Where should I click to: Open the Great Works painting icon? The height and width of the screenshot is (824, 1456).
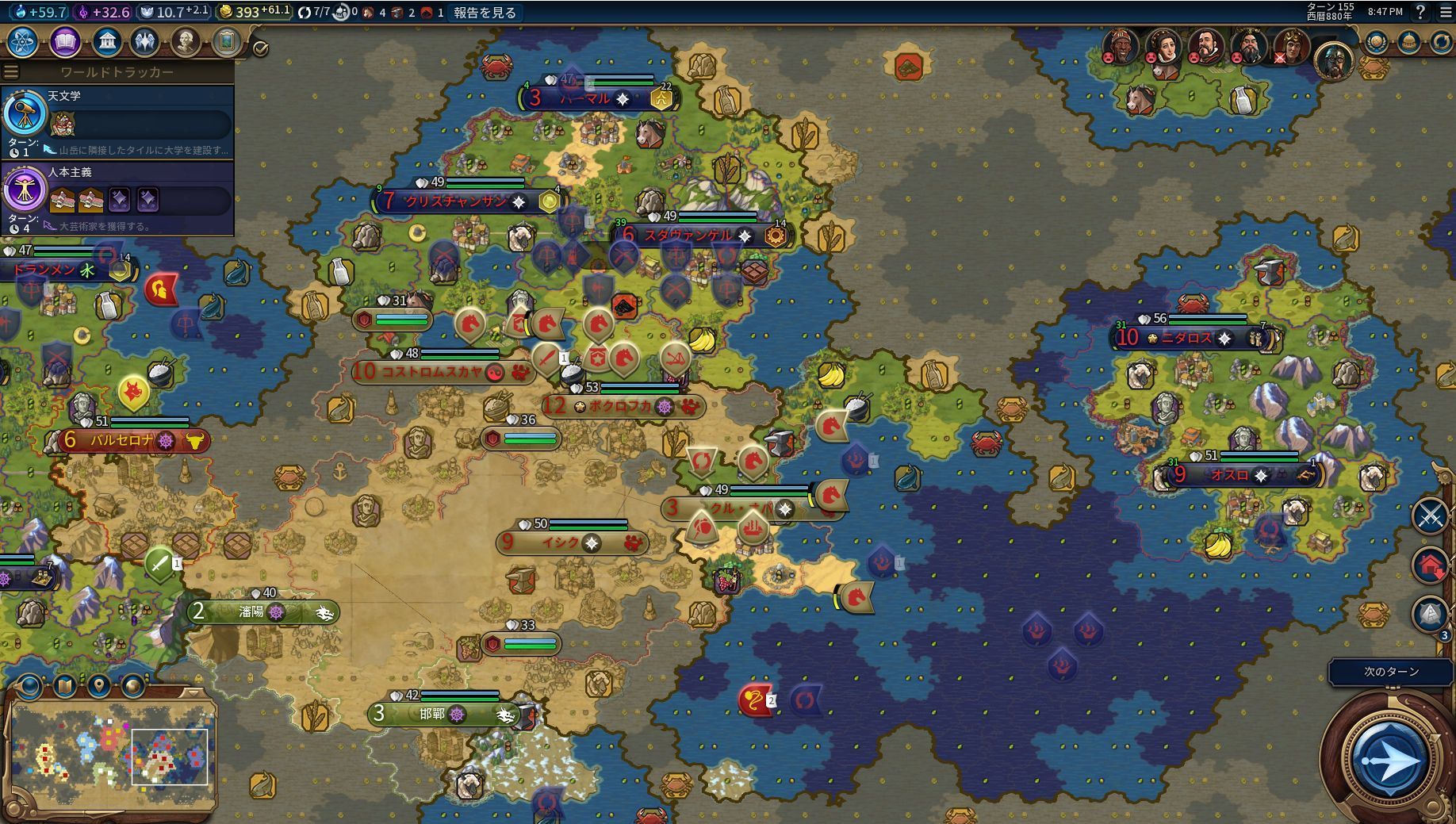[226, 42]
